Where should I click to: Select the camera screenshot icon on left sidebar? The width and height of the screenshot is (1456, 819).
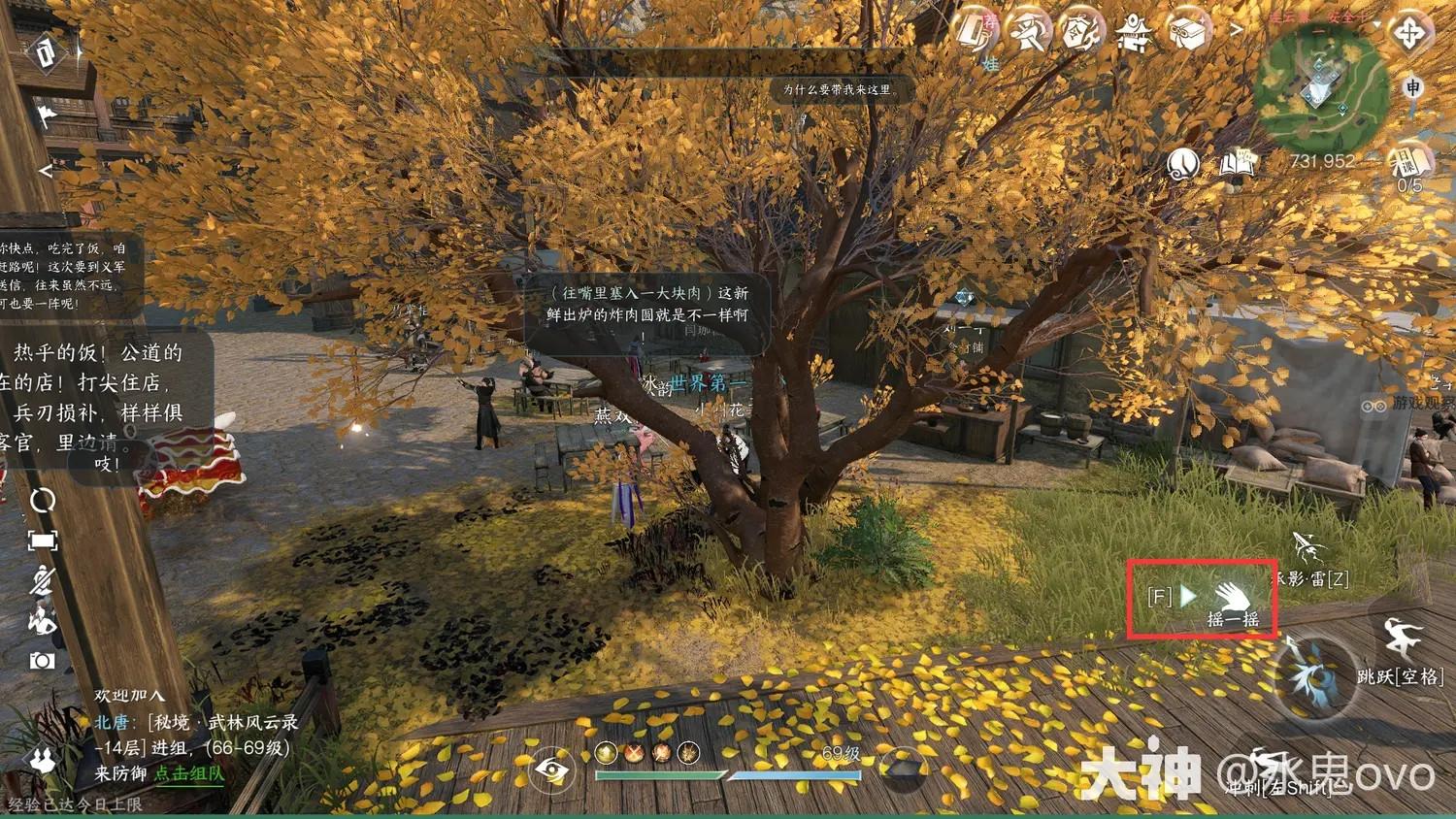[41, 661]
